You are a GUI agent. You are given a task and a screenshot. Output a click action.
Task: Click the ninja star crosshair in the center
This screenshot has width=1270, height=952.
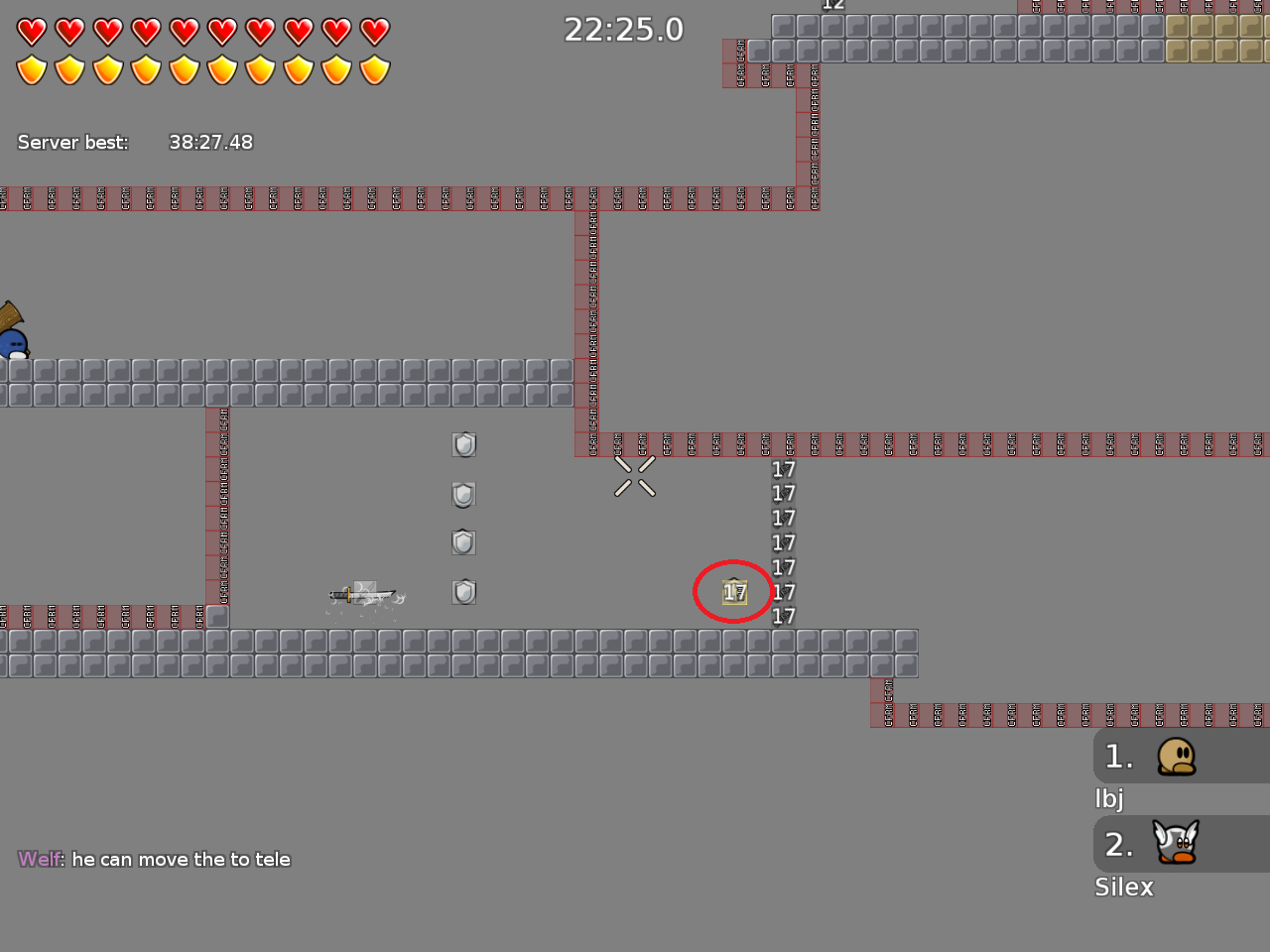[x=635, y=477]
